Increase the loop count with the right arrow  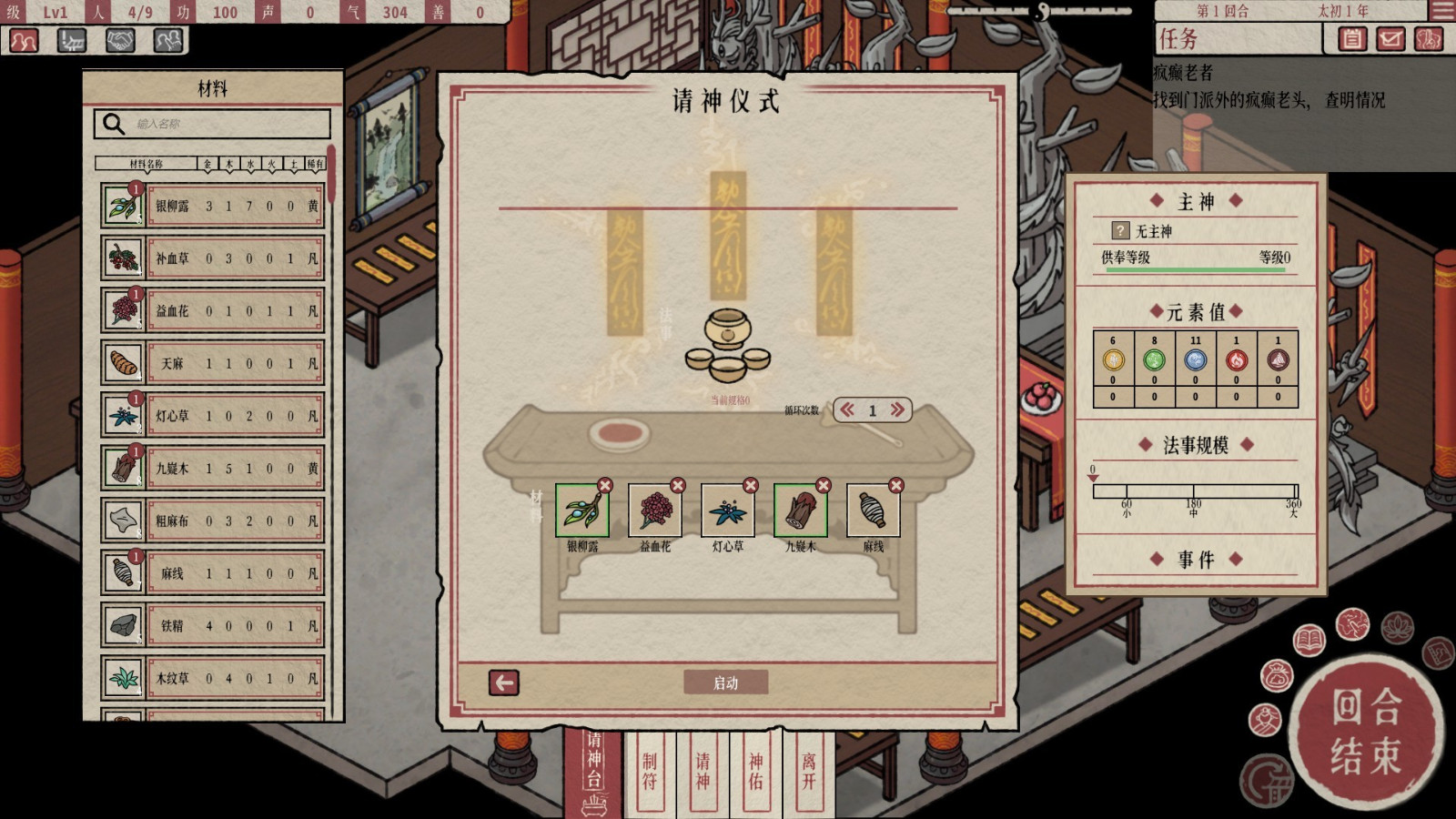897,409
